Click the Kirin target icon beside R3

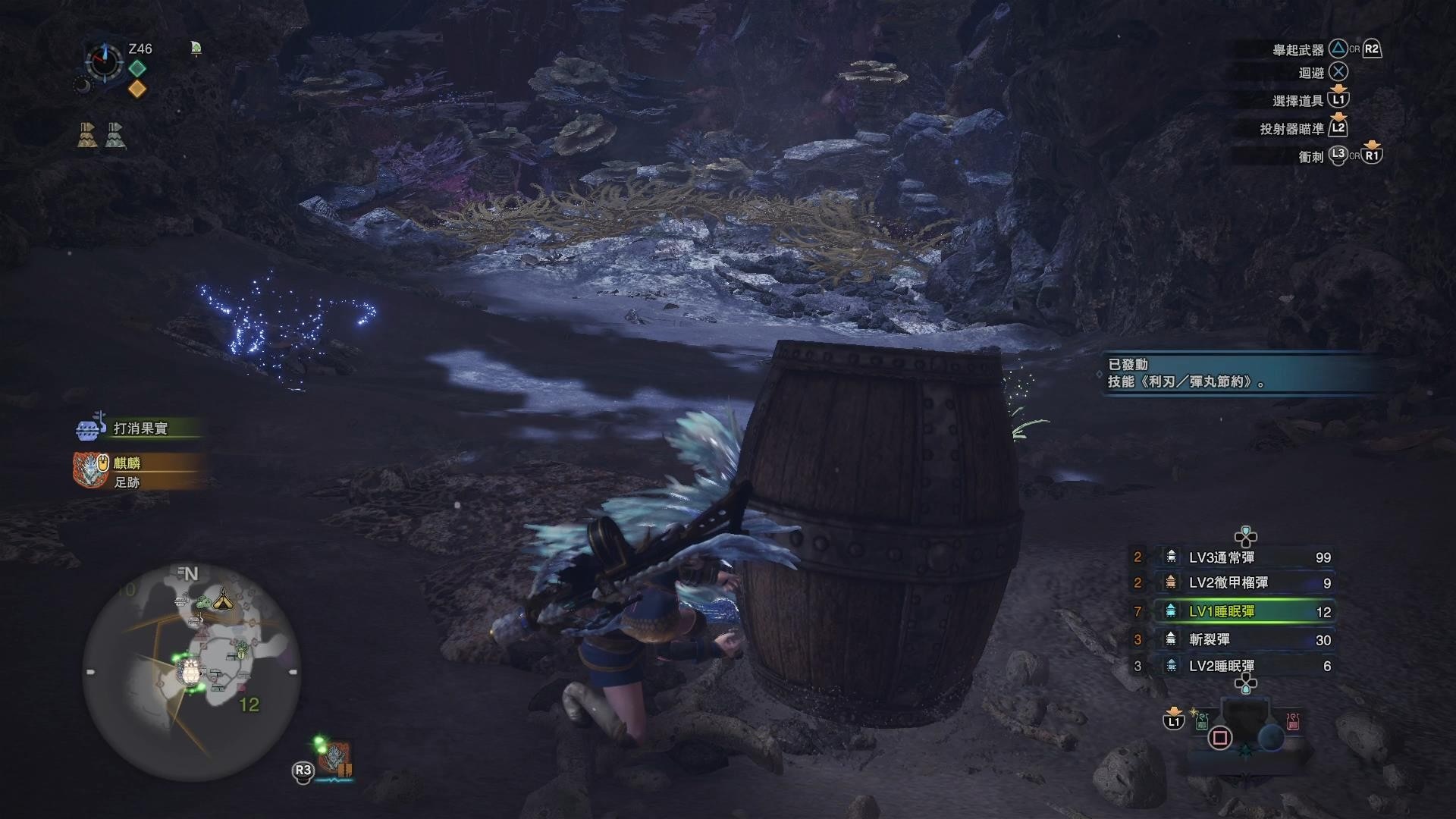click(x=334, y=758)
